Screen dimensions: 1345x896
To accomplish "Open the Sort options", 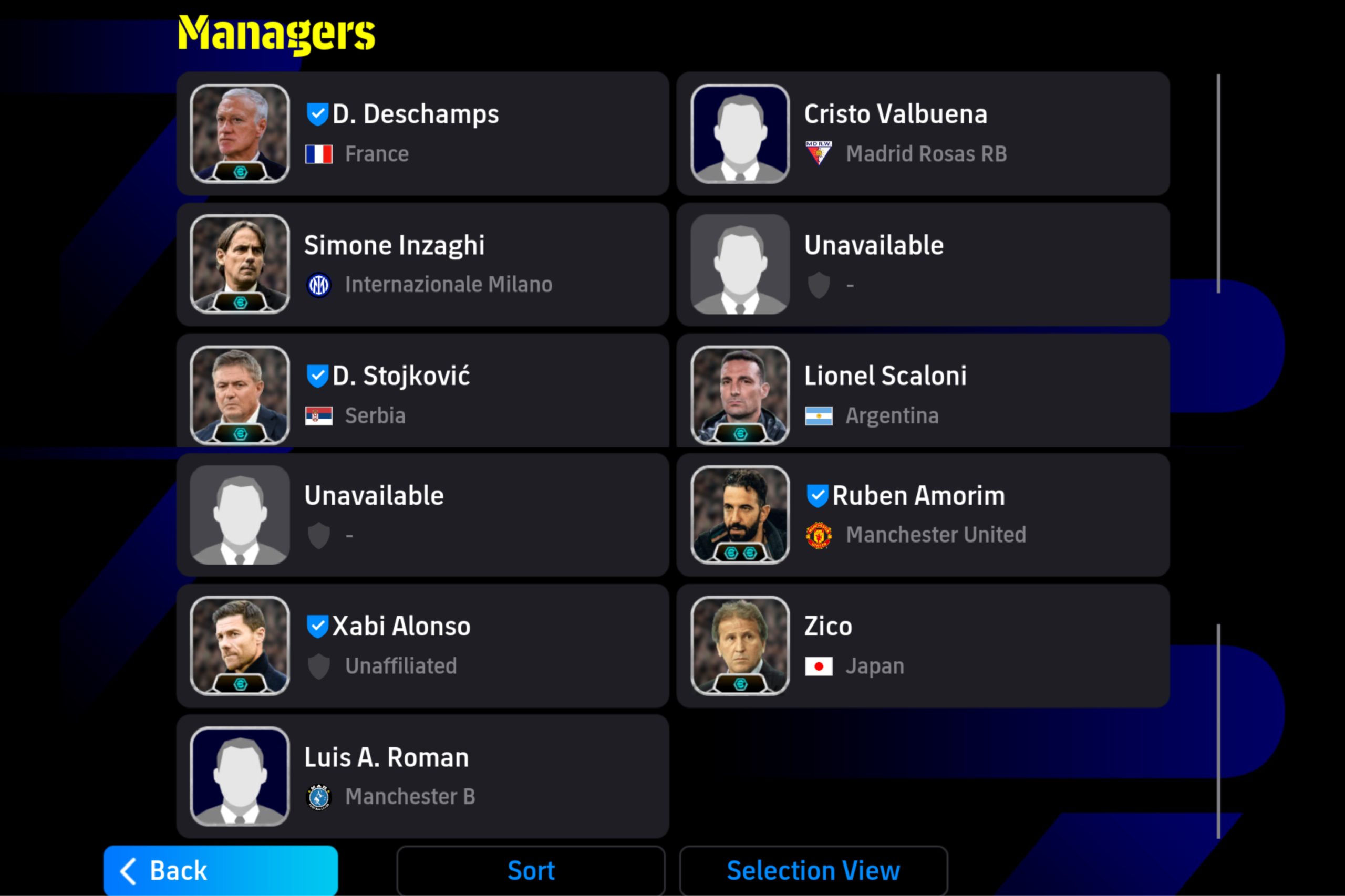I will (531, 870).
